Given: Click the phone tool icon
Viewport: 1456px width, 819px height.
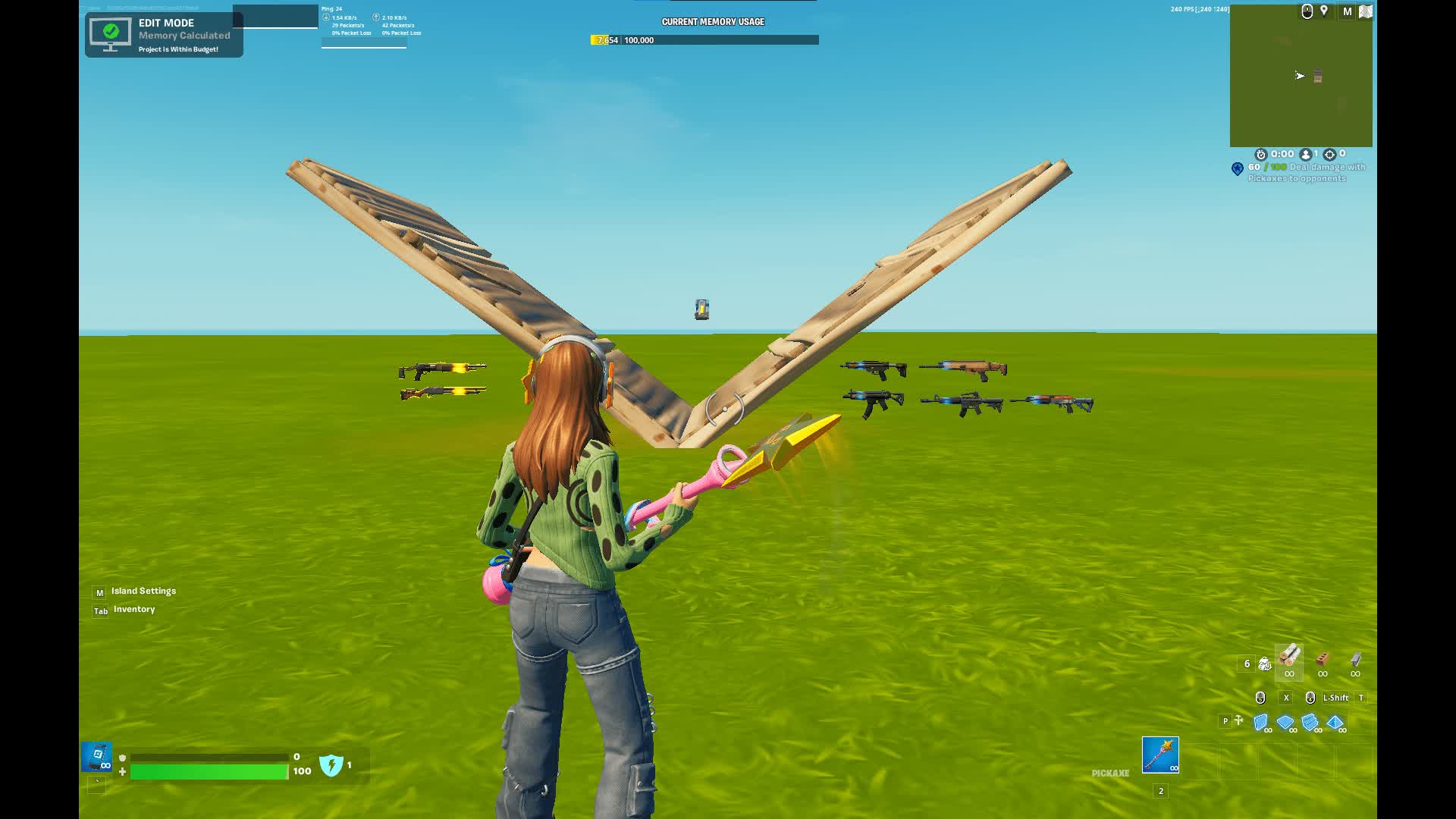Looking at the screenshot, I should (x=97, y=757).
